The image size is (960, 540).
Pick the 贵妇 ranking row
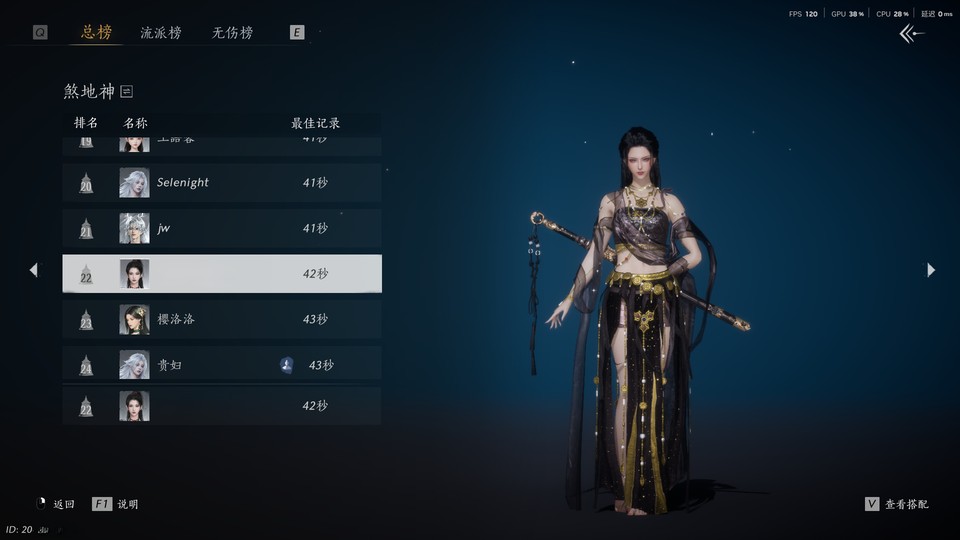(x=221, y=365)
